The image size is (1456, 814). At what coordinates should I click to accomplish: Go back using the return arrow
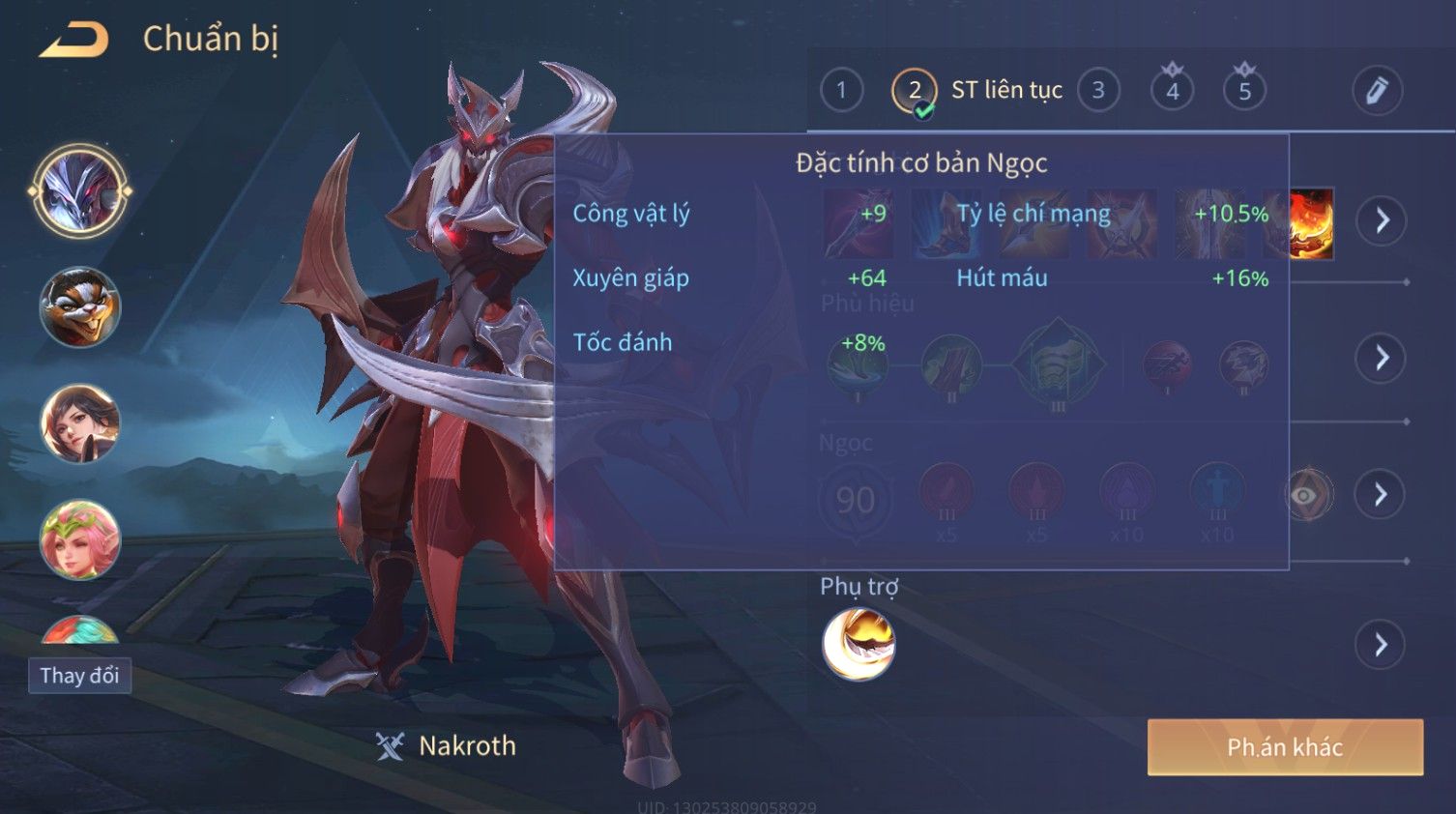[x=74, y=41]
